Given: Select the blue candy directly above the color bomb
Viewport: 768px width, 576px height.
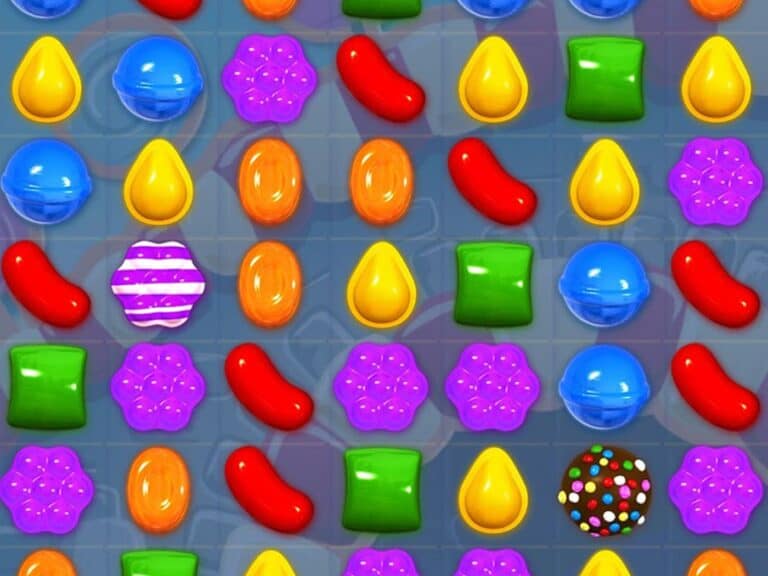Looking at the screenshot, I should pyautogui.click(x=604, y=387).
